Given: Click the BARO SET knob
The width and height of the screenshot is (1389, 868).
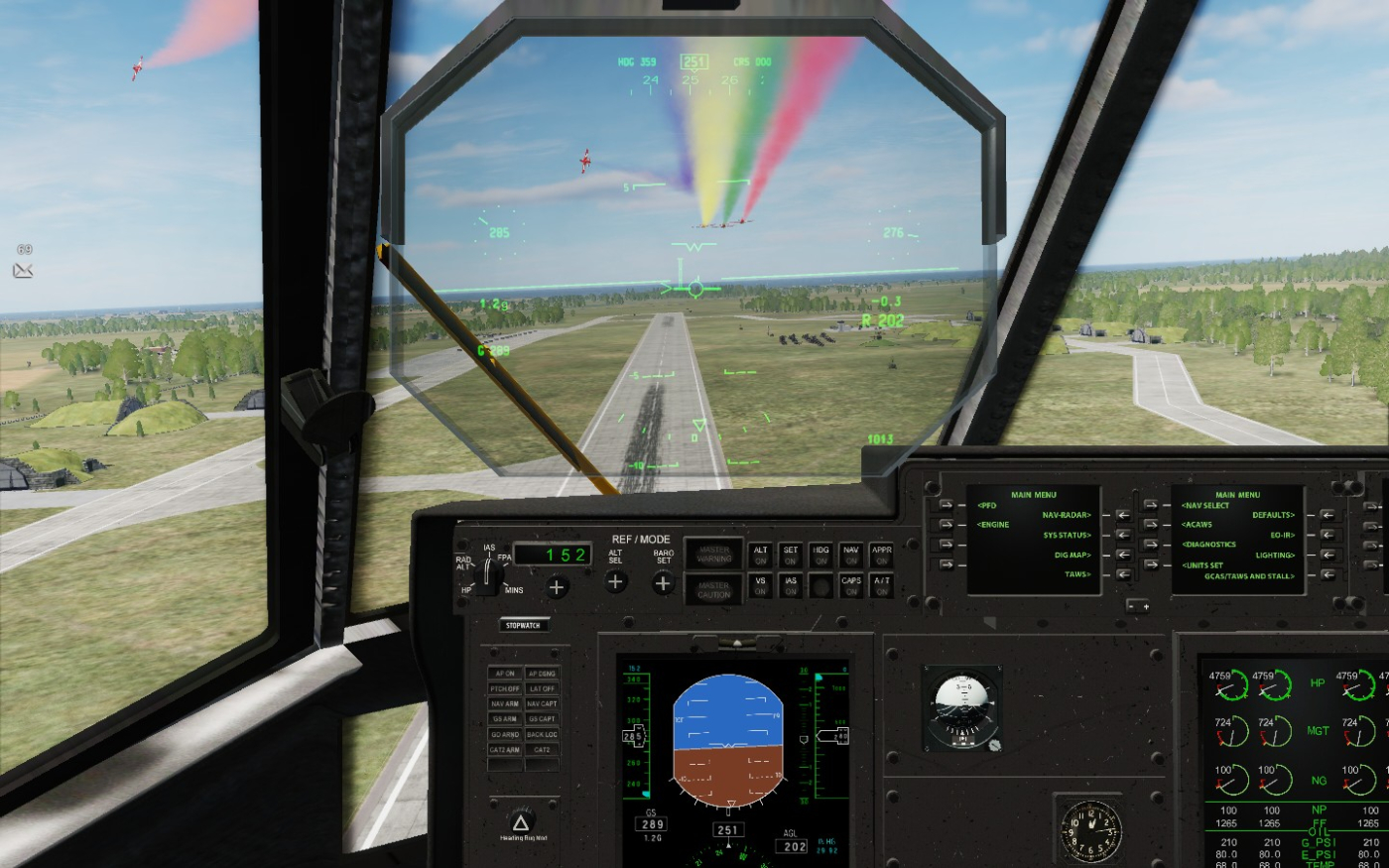Looking at the screenshot, I should 663,583.
